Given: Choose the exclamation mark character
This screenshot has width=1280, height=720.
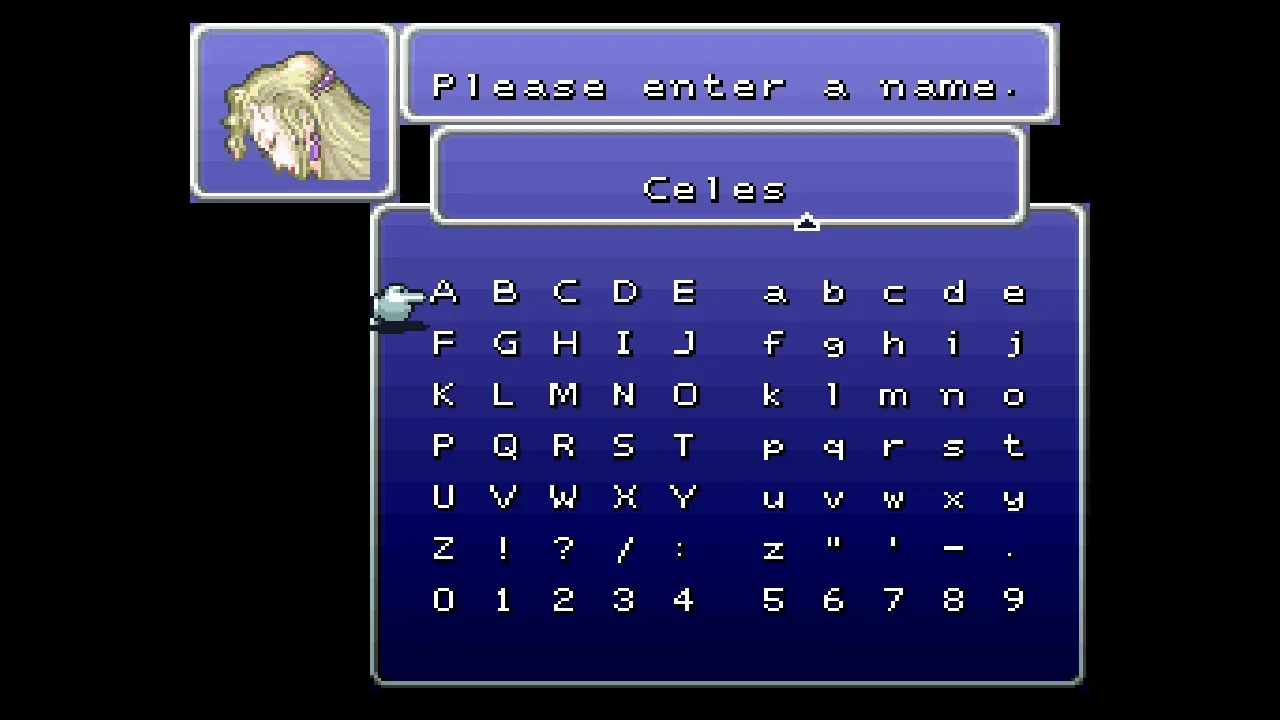Looking at the screenshot, I should 504,548.
